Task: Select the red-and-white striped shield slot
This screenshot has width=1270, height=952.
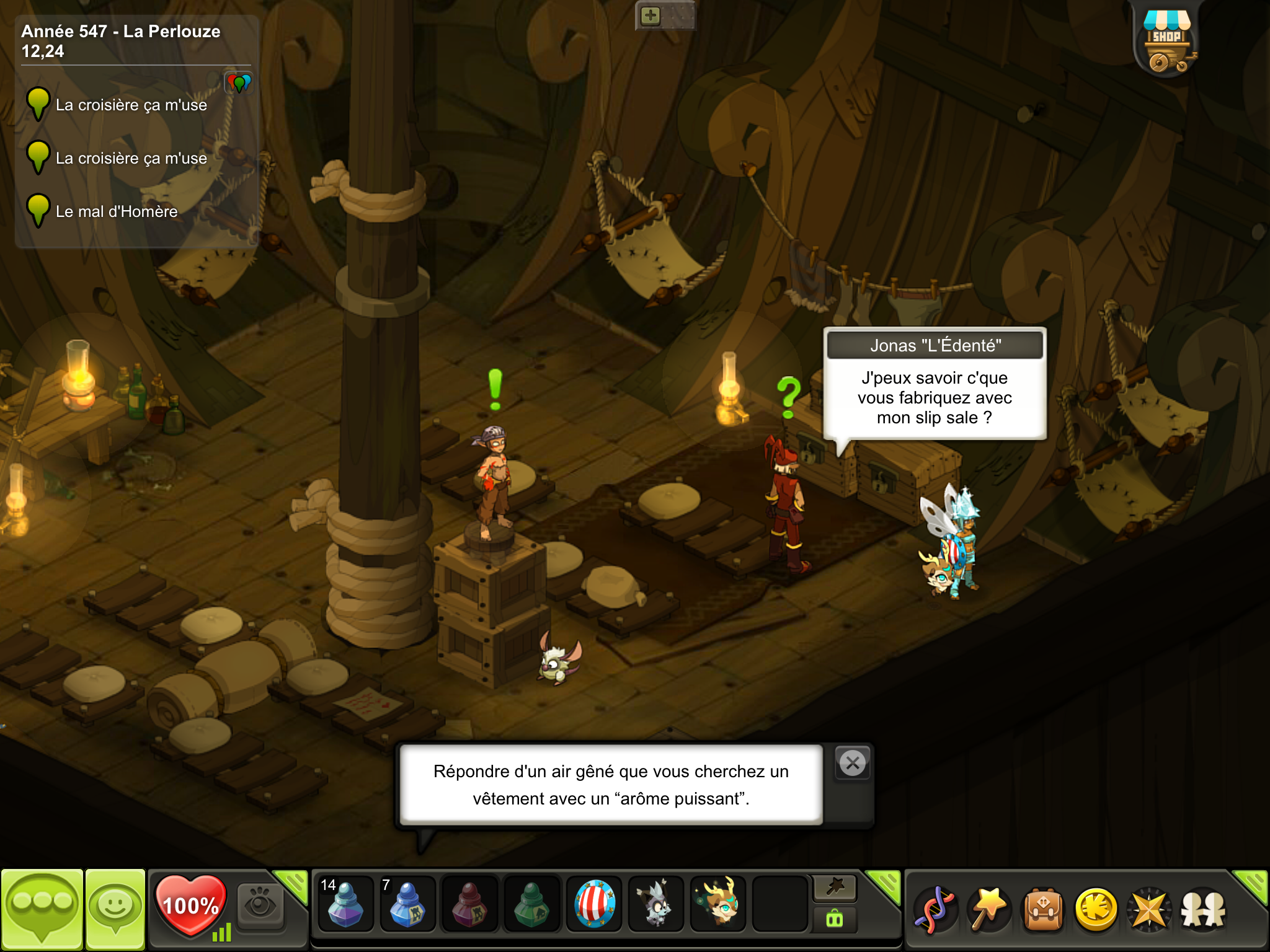Action: (x=594, y=904)
